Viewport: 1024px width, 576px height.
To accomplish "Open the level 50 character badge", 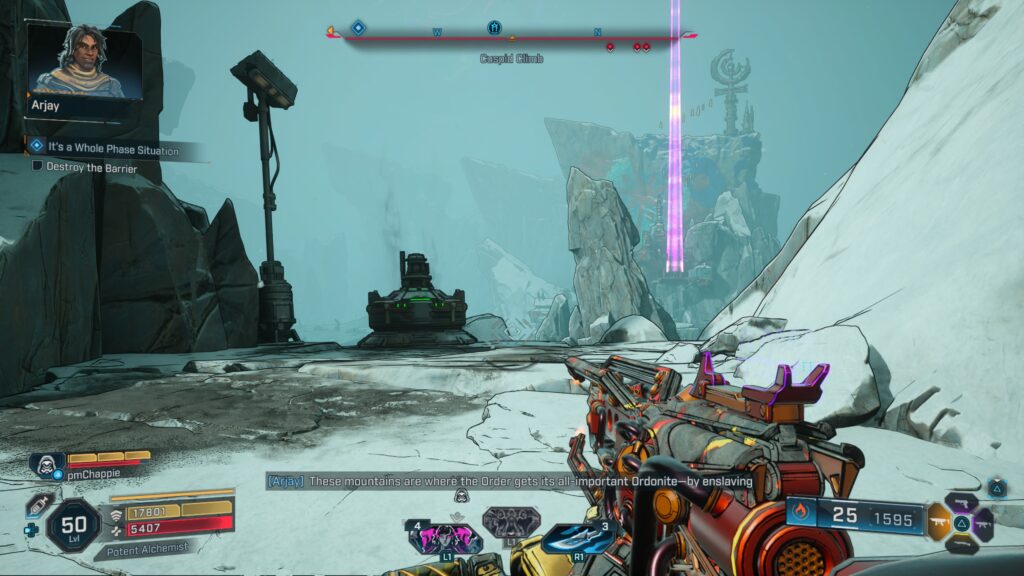I will [x=73, y=525].
